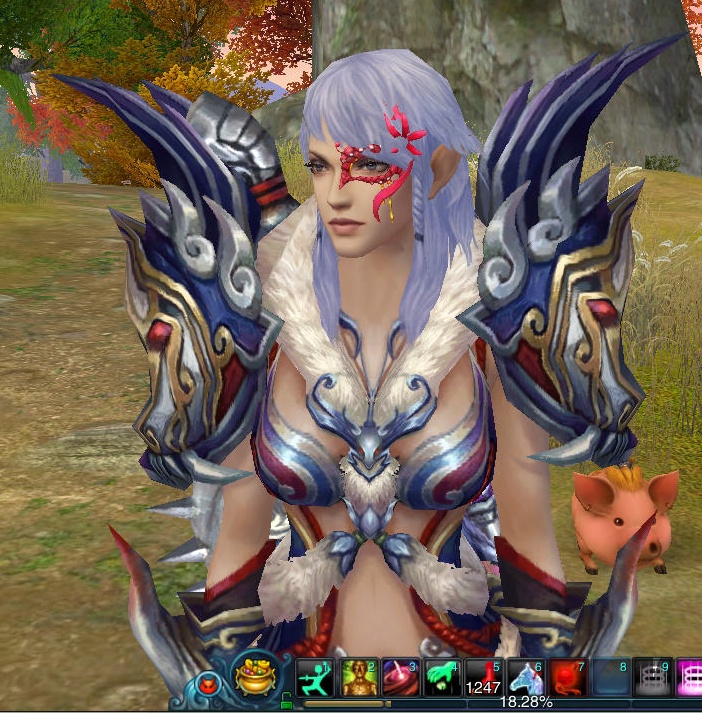This screenshot has height=713, width=702.
Task: Activate the magenta icon at the hotbar's end
Action: pos(690,677)
